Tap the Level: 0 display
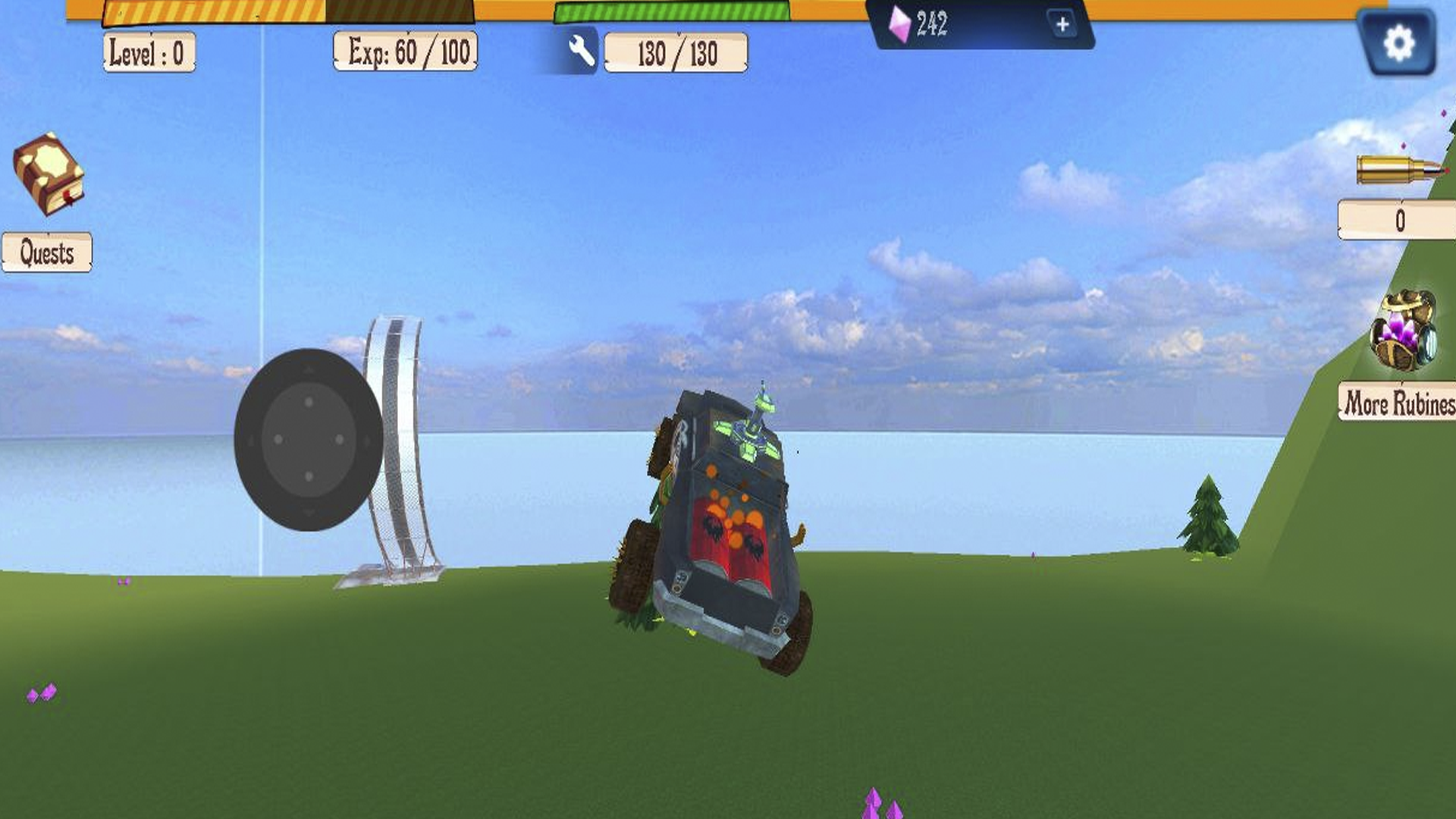 pyautogui.click(x=149, y=52)
